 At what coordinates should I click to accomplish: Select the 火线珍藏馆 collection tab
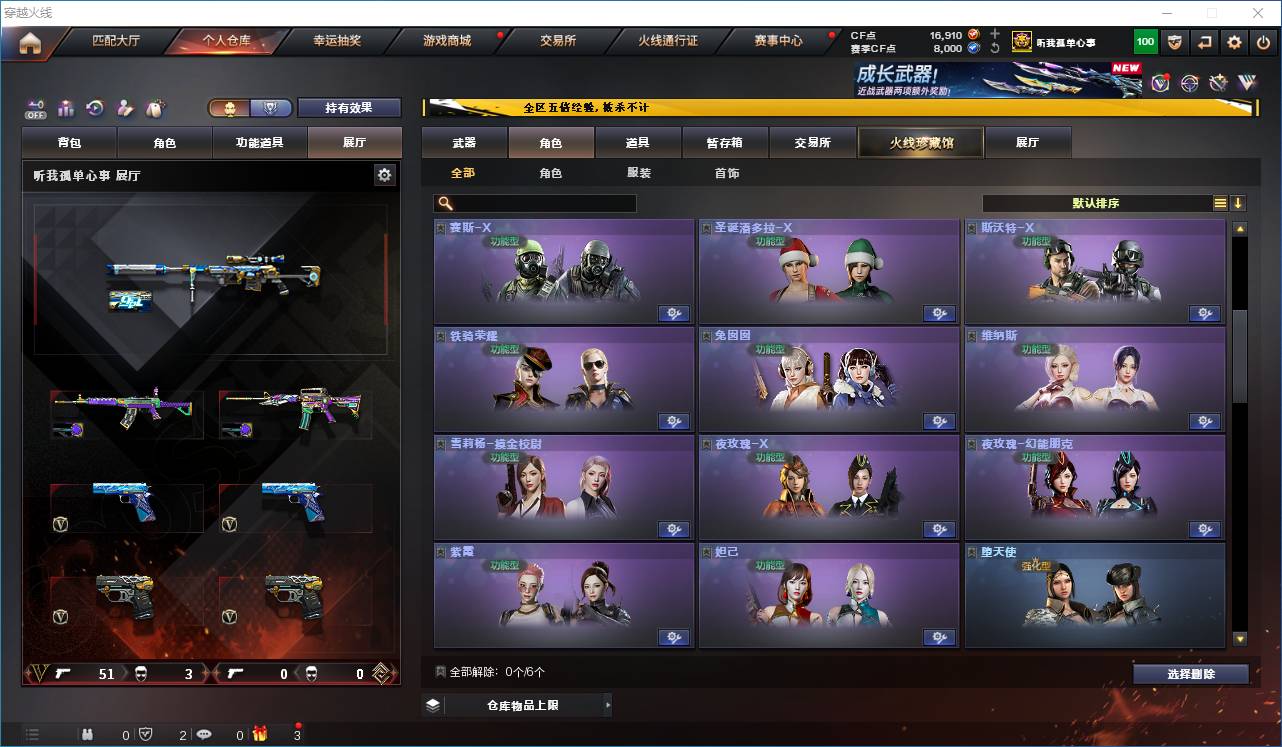(921, 143)
